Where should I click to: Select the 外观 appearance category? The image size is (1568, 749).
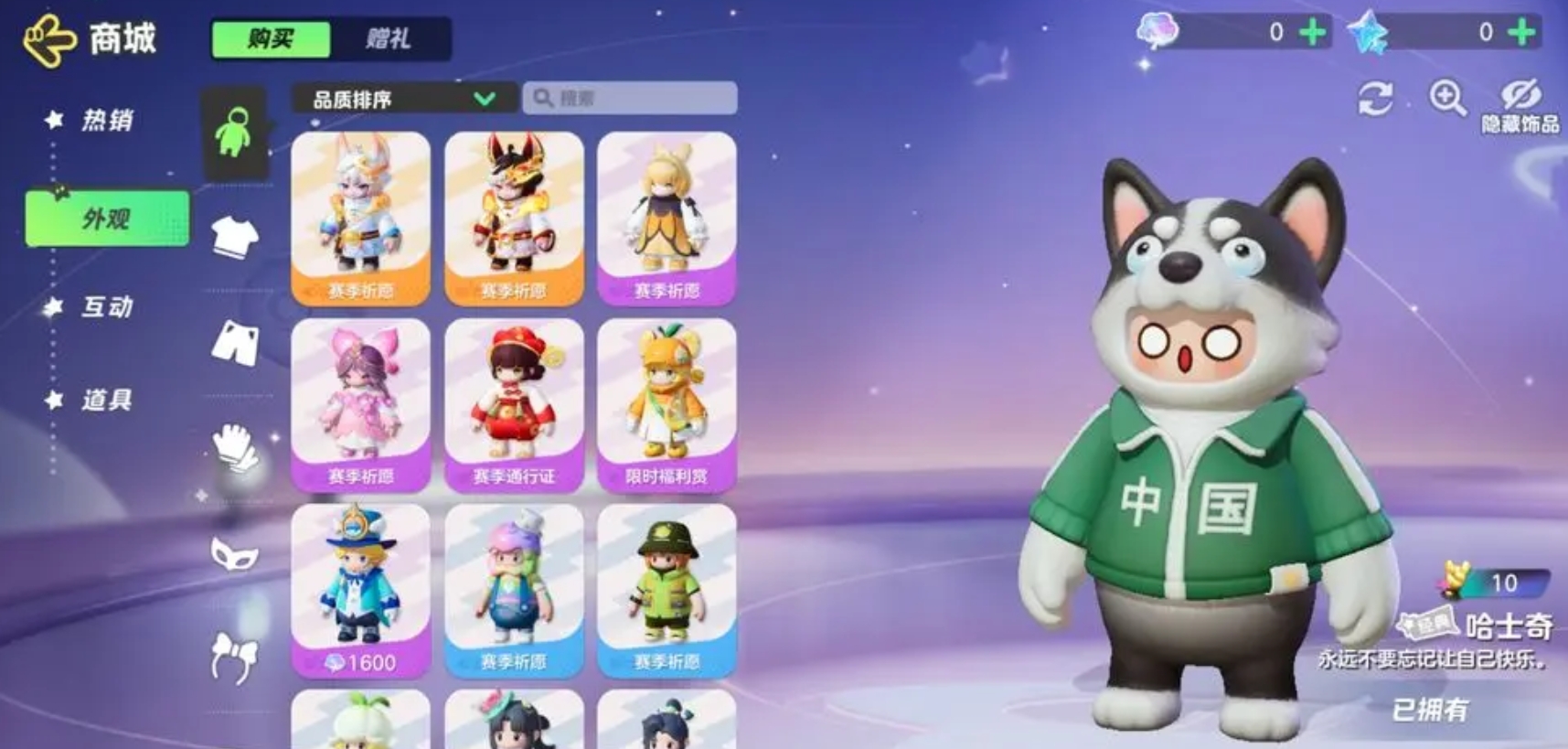click(x=107, y=219)
